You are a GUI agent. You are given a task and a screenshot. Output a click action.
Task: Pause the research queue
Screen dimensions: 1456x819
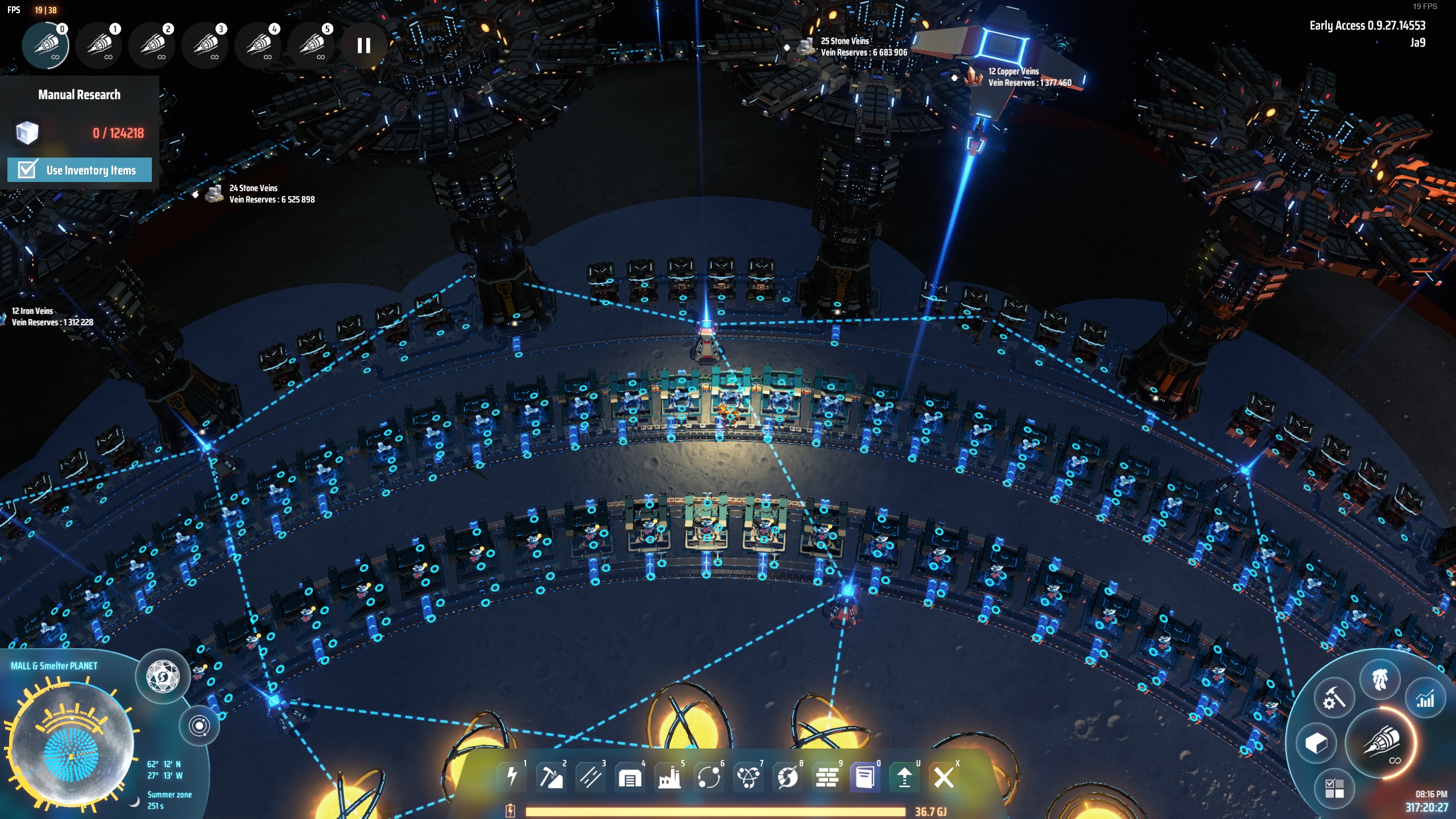(364, 45)
